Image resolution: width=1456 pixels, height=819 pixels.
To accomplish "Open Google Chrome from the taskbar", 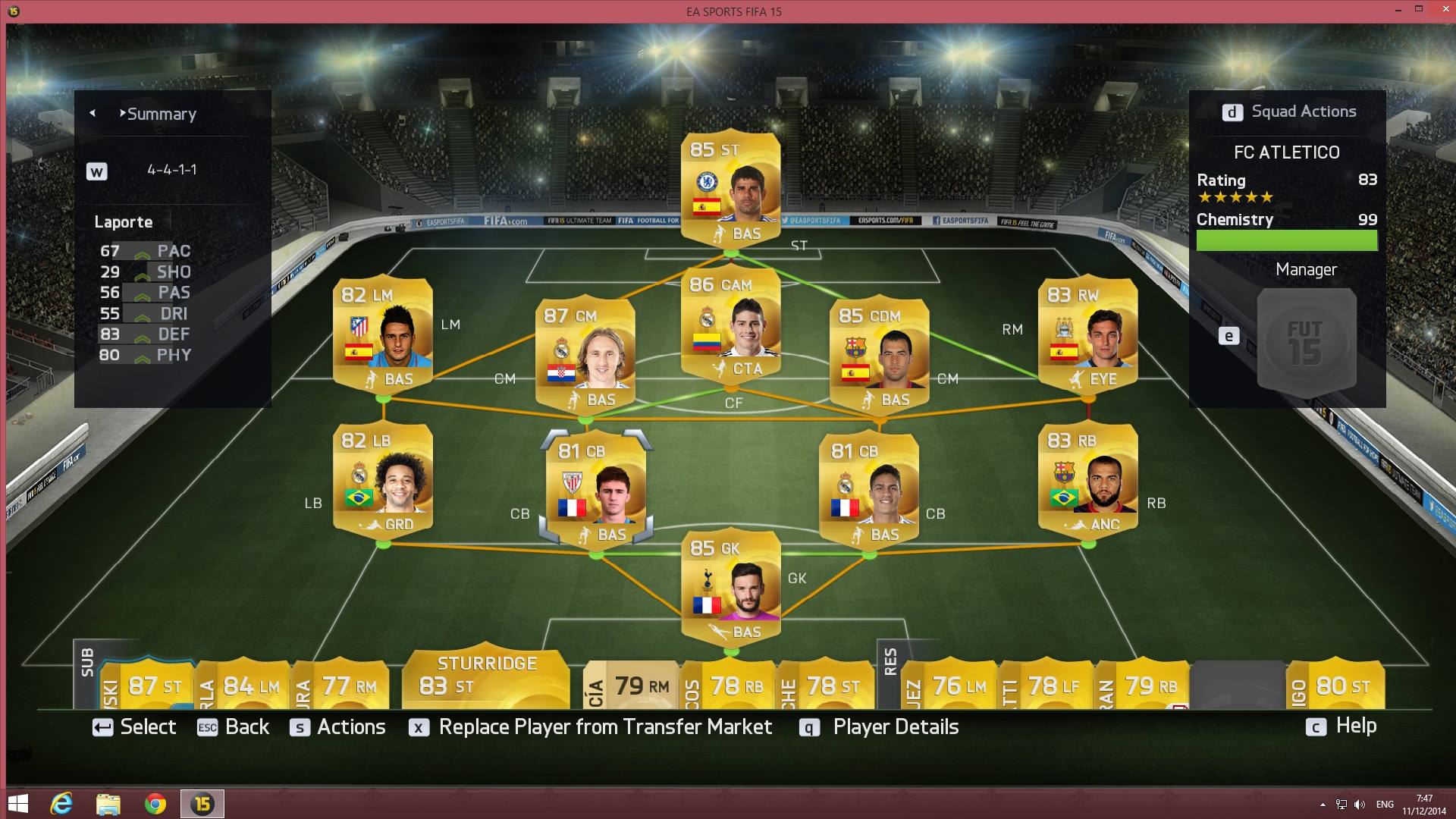I will pos(155,804).
